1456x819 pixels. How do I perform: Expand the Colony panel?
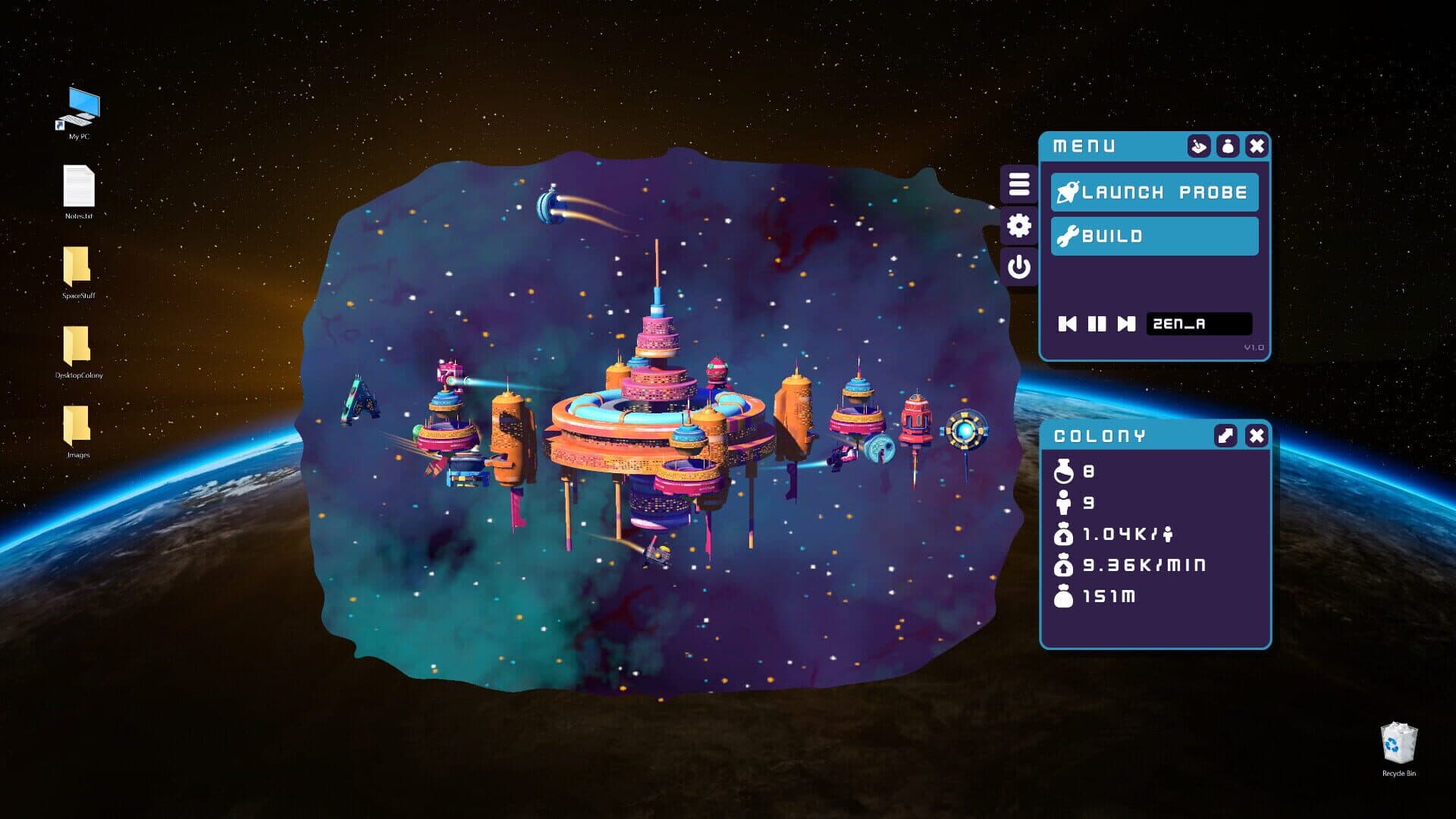[1225, 435]
